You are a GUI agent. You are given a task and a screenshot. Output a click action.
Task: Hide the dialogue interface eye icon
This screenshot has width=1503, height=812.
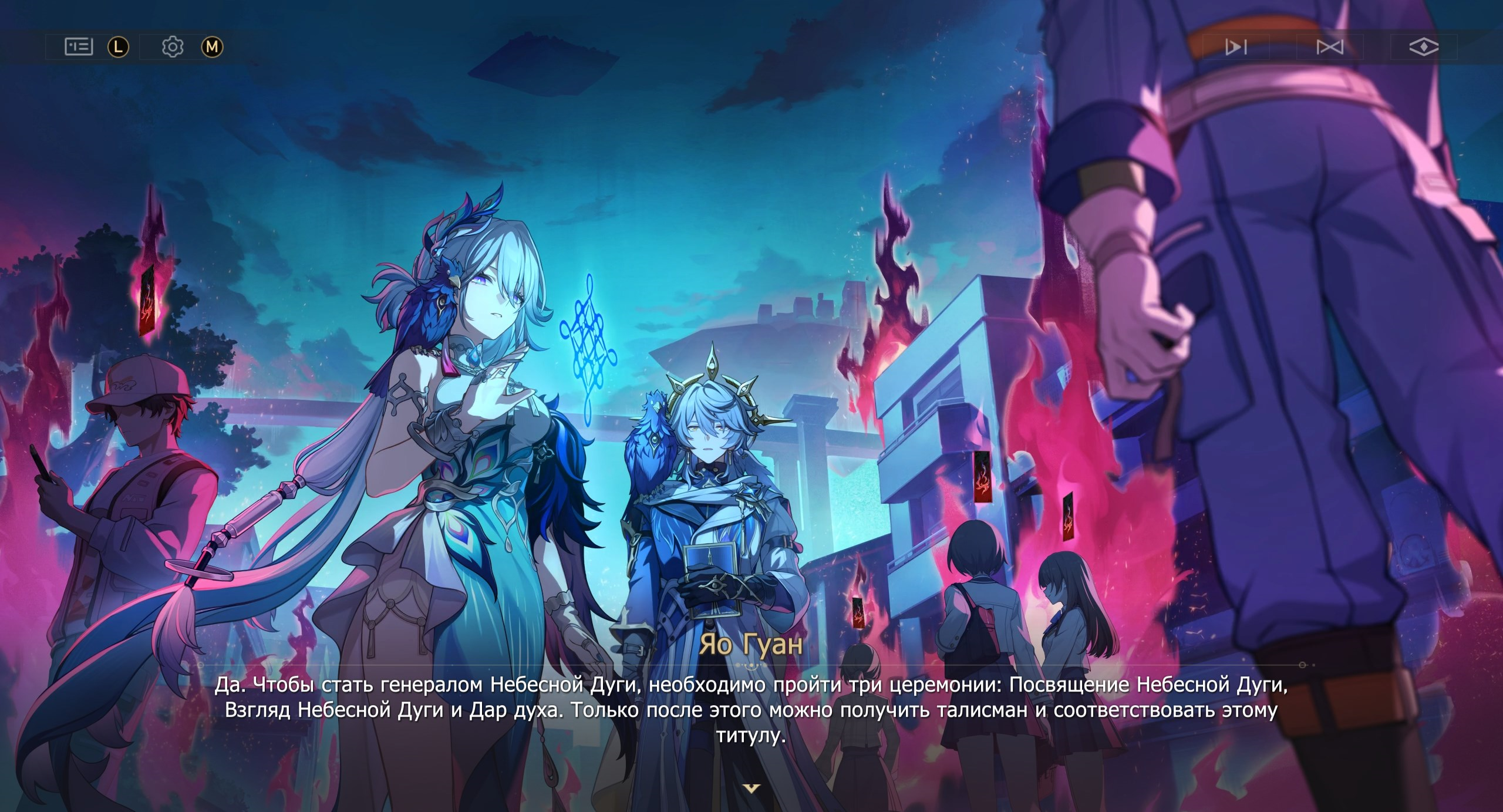(x=1424, y=47)
